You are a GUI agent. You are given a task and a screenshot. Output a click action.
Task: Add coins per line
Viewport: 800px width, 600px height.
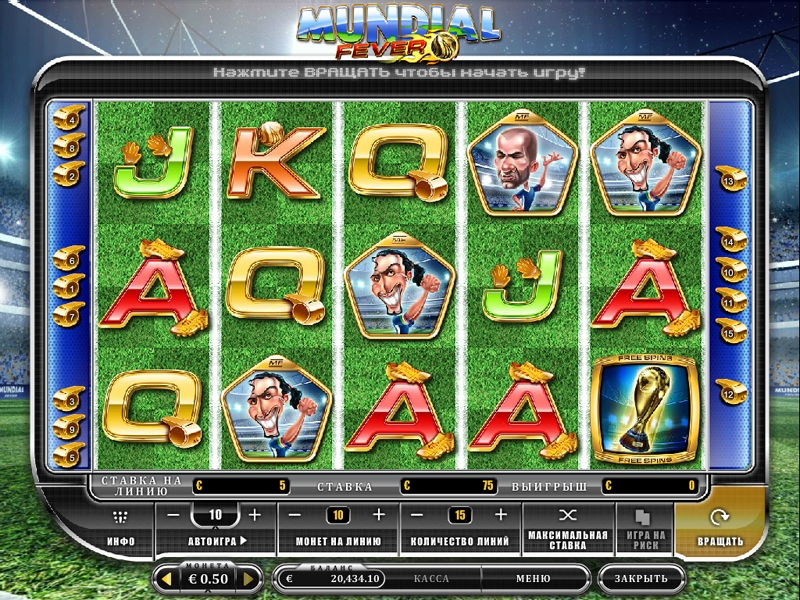pyautogui.click(x=378, y=515)
